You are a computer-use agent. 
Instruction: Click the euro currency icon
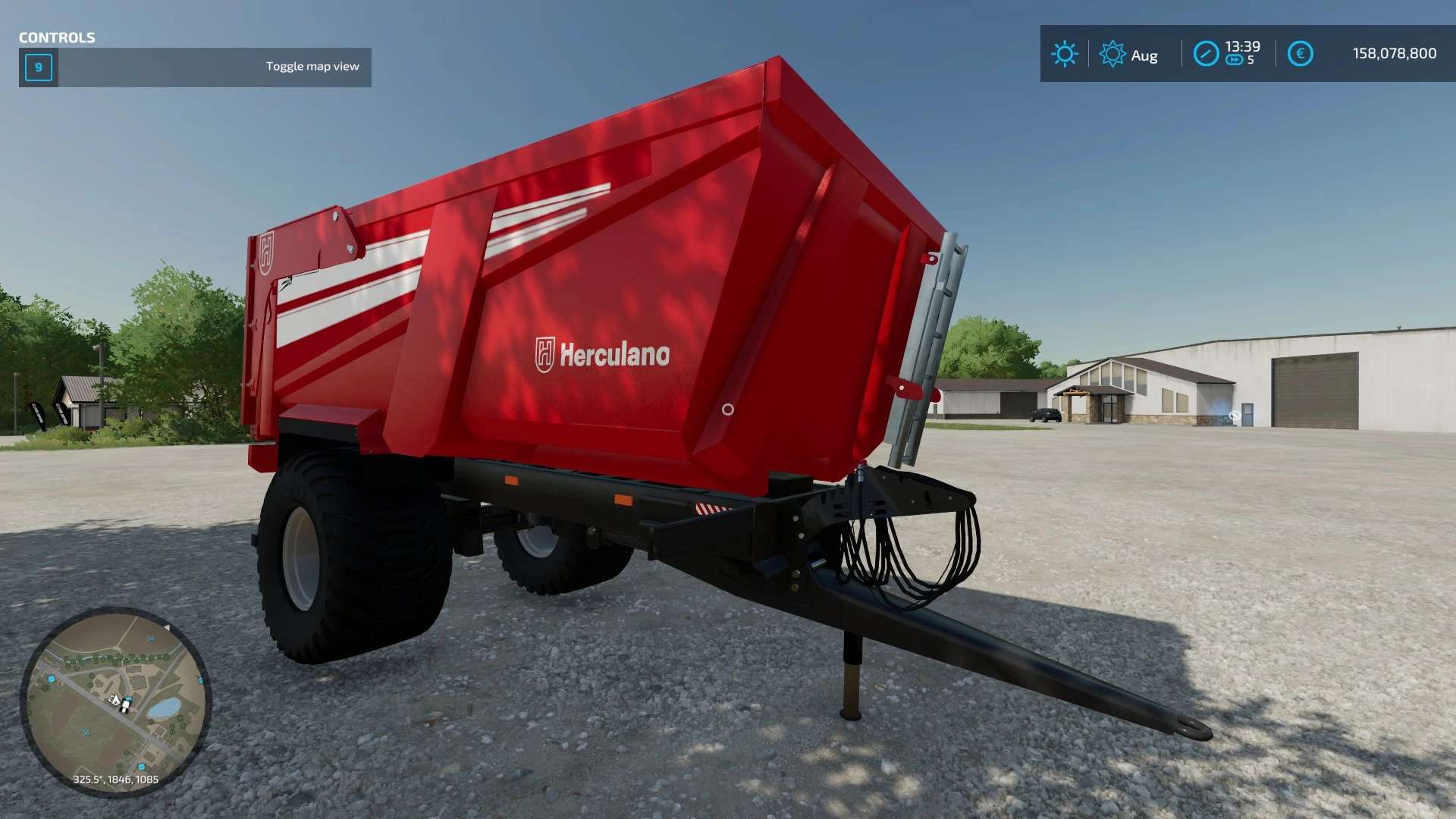(1300, 54)
